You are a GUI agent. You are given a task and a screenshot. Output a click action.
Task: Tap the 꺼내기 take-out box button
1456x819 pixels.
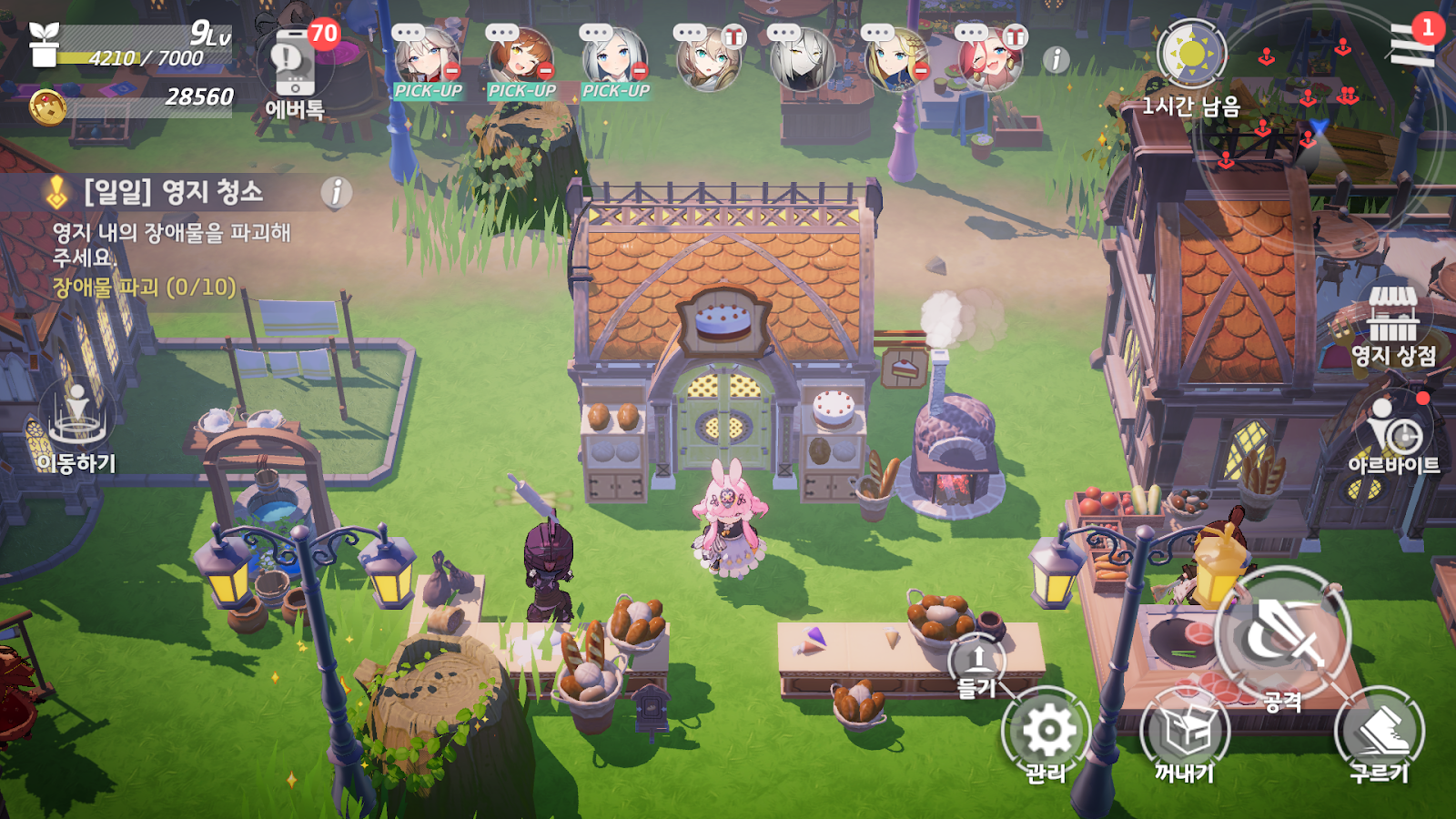coord(1185,733)
